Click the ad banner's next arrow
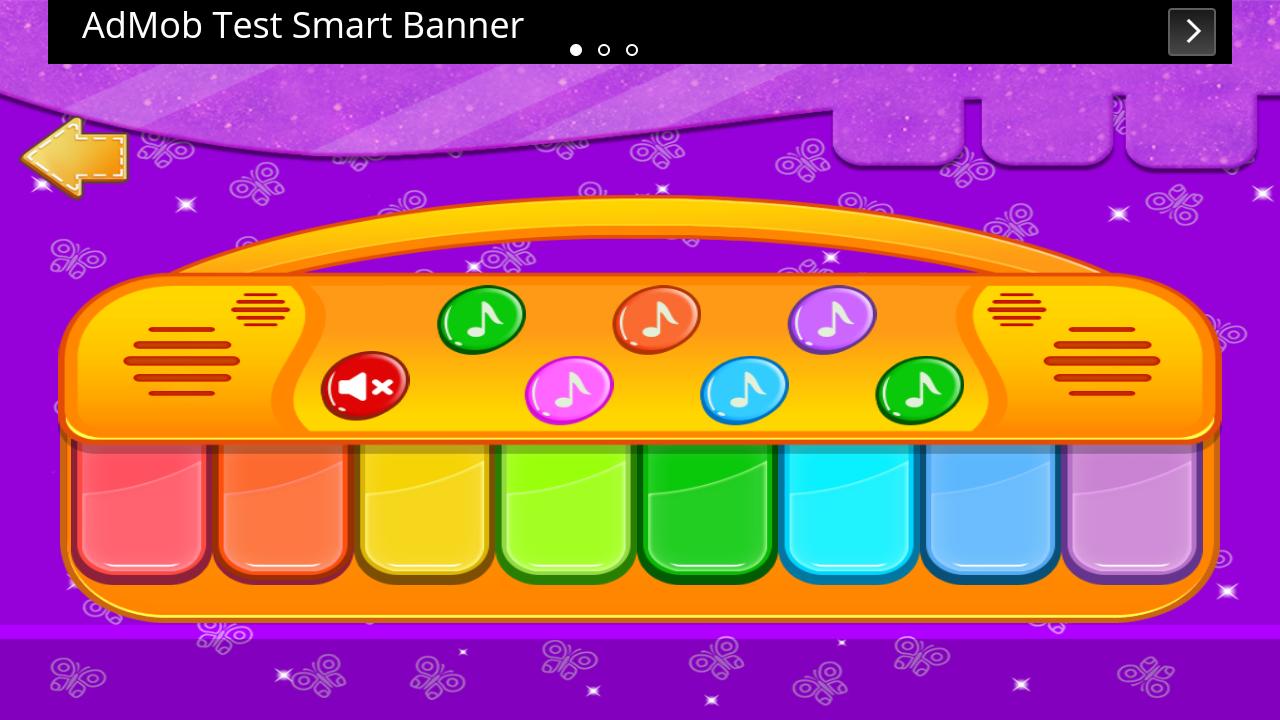The image size is (1280, 720). point(1192,32)
